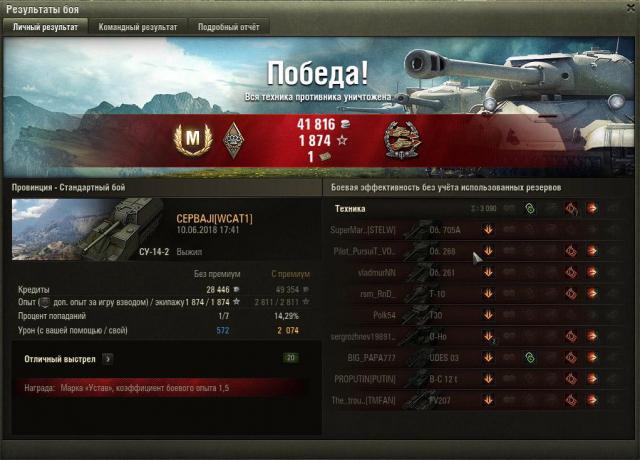Click the «Техника» column header

(351, 208)
